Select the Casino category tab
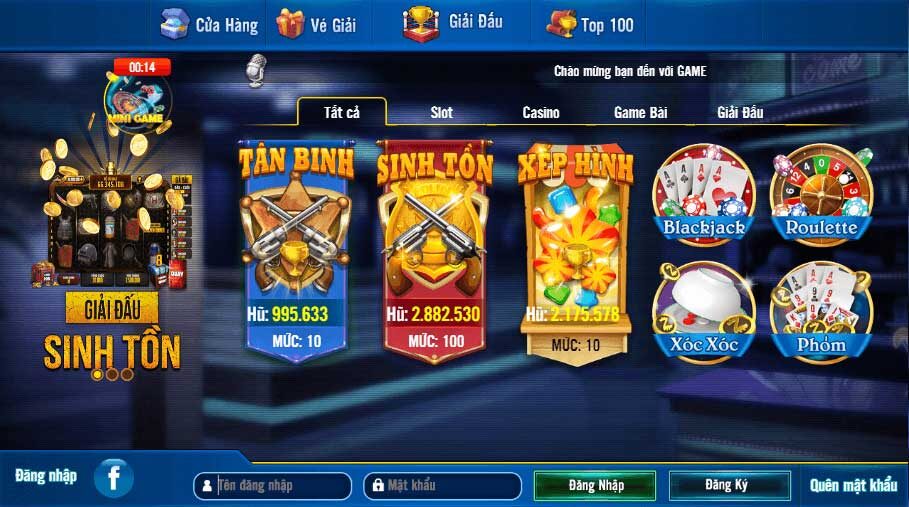Viewport: 909px width, 507px height. pyautogui.click(x=541, y=113)
